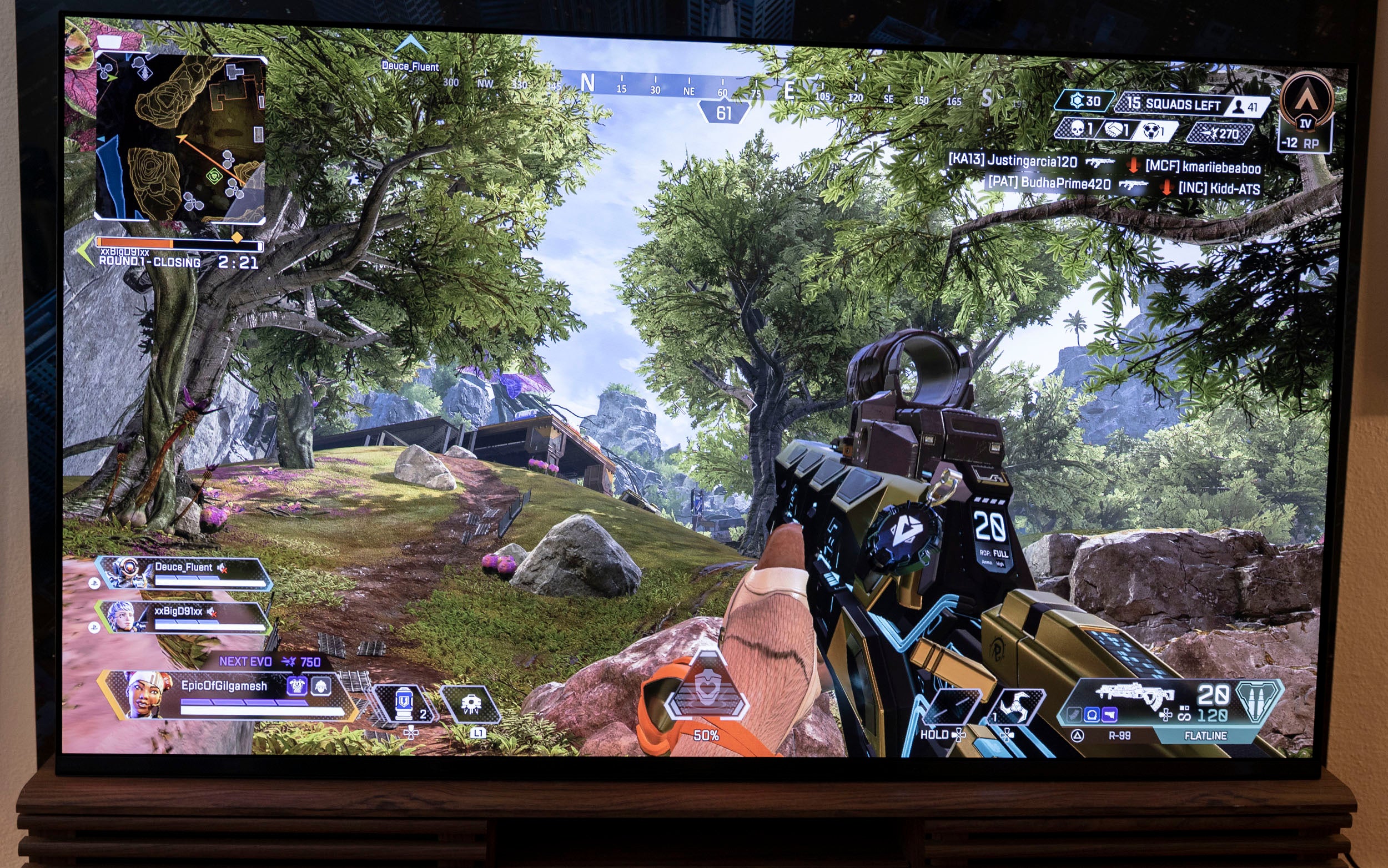Select the Flatline weapon tab
This screenshot has height=868, width=1388.
click(x=1205, y=735)
